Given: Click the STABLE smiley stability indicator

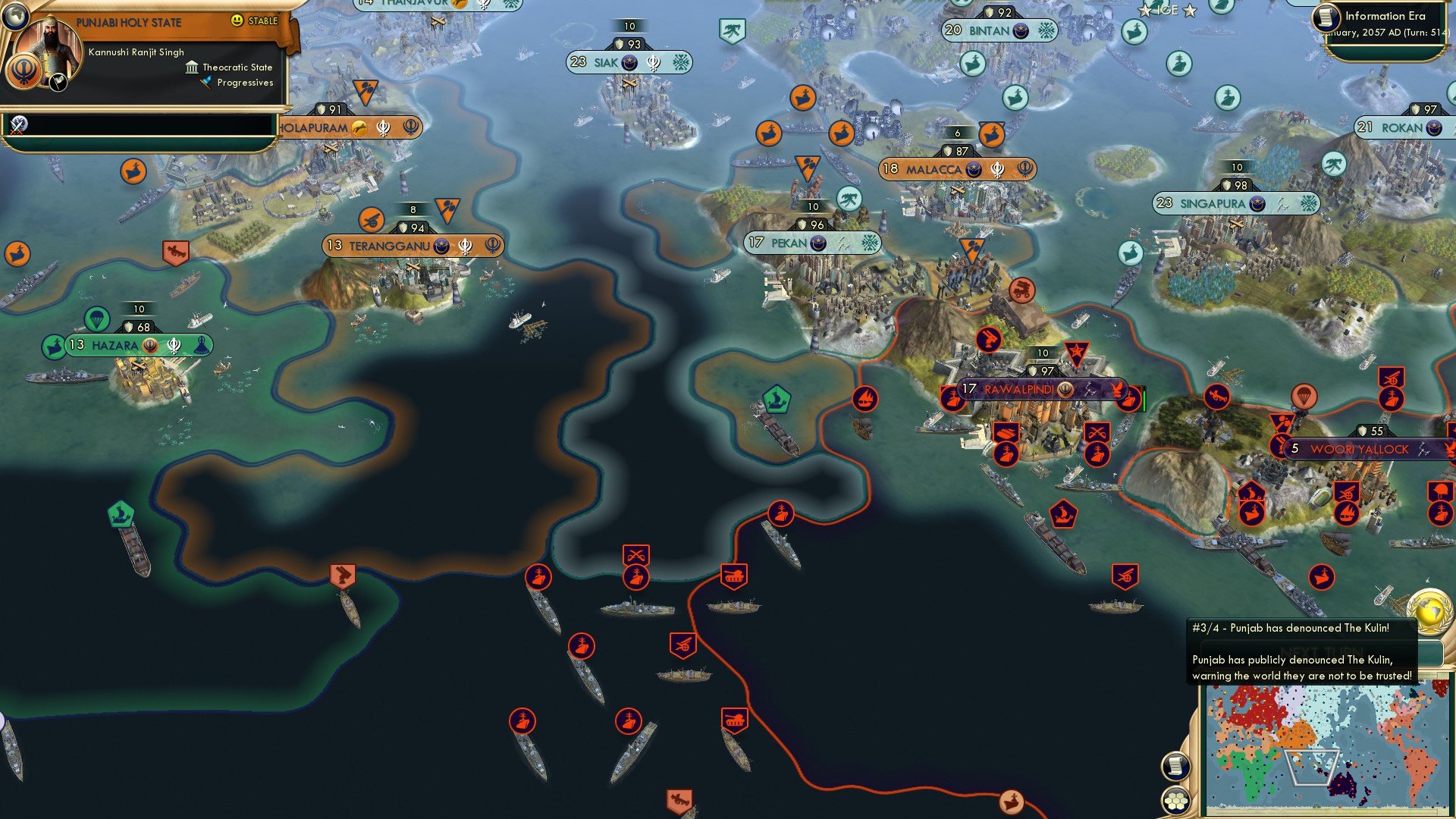Looking at the screenshot, I should (237, 21).
